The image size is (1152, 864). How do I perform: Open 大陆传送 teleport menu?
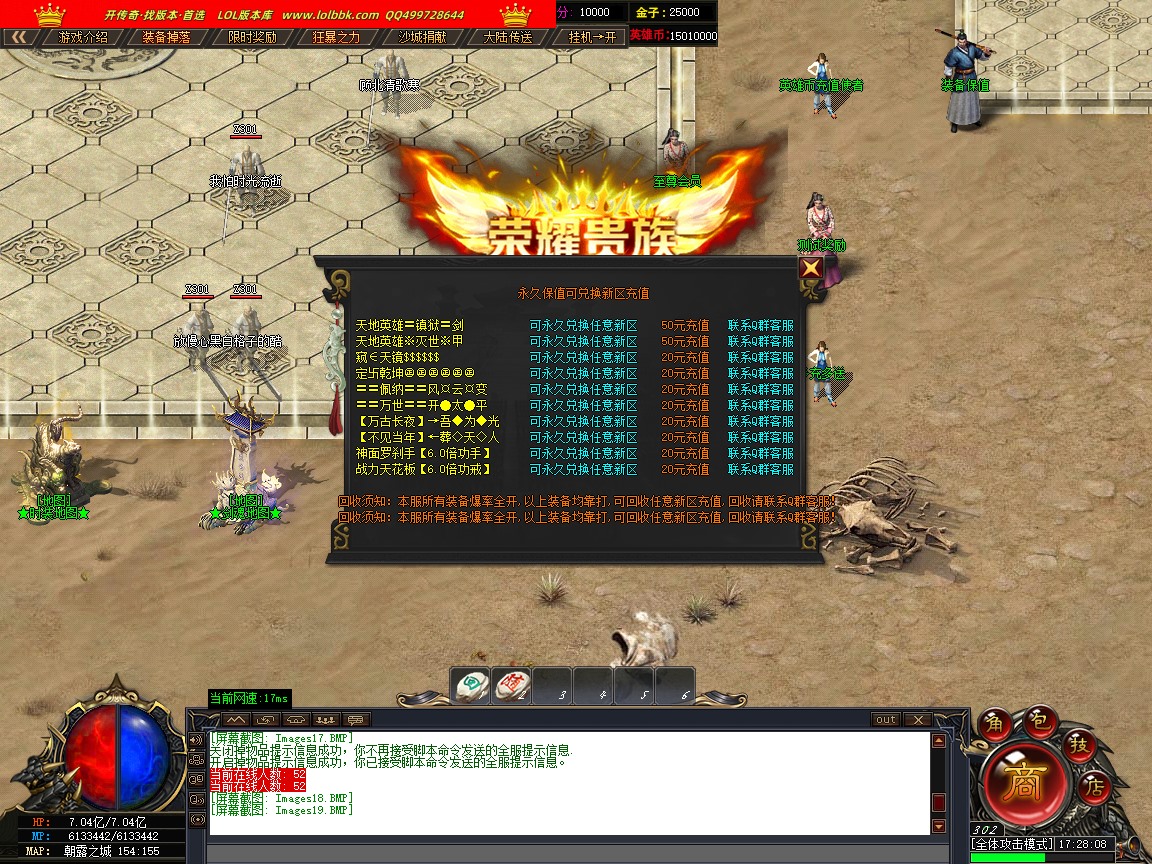(507, 37)
